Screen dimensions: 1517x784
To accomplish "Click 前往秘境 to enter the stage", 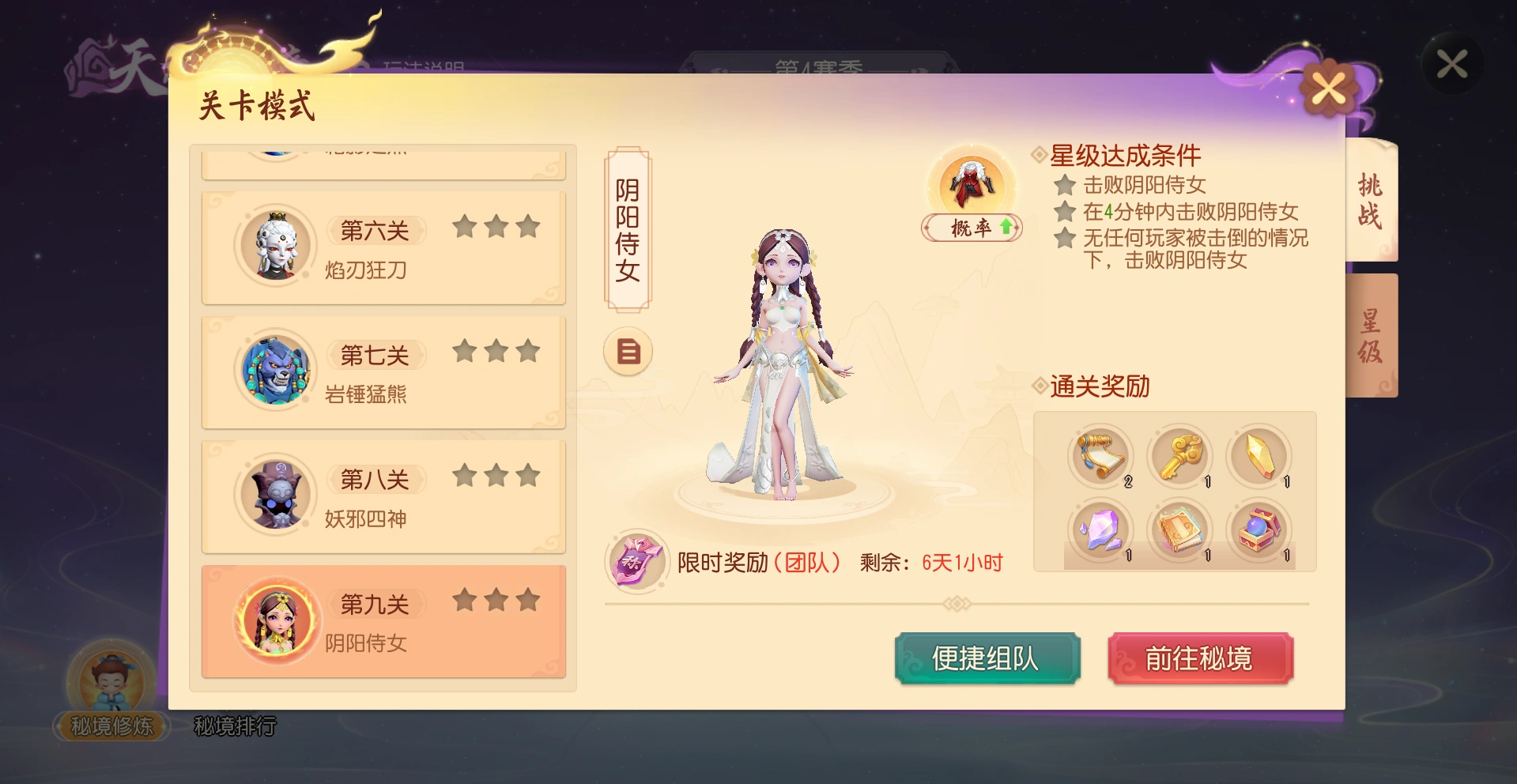I will [1200, 658].
